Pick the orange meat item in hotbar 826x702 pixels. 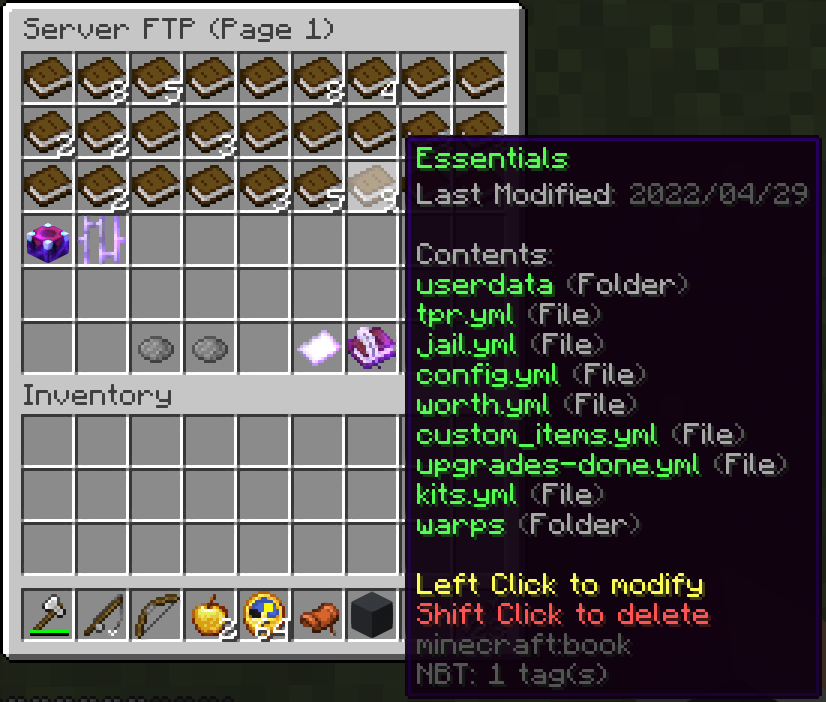[x=318, y=614]
